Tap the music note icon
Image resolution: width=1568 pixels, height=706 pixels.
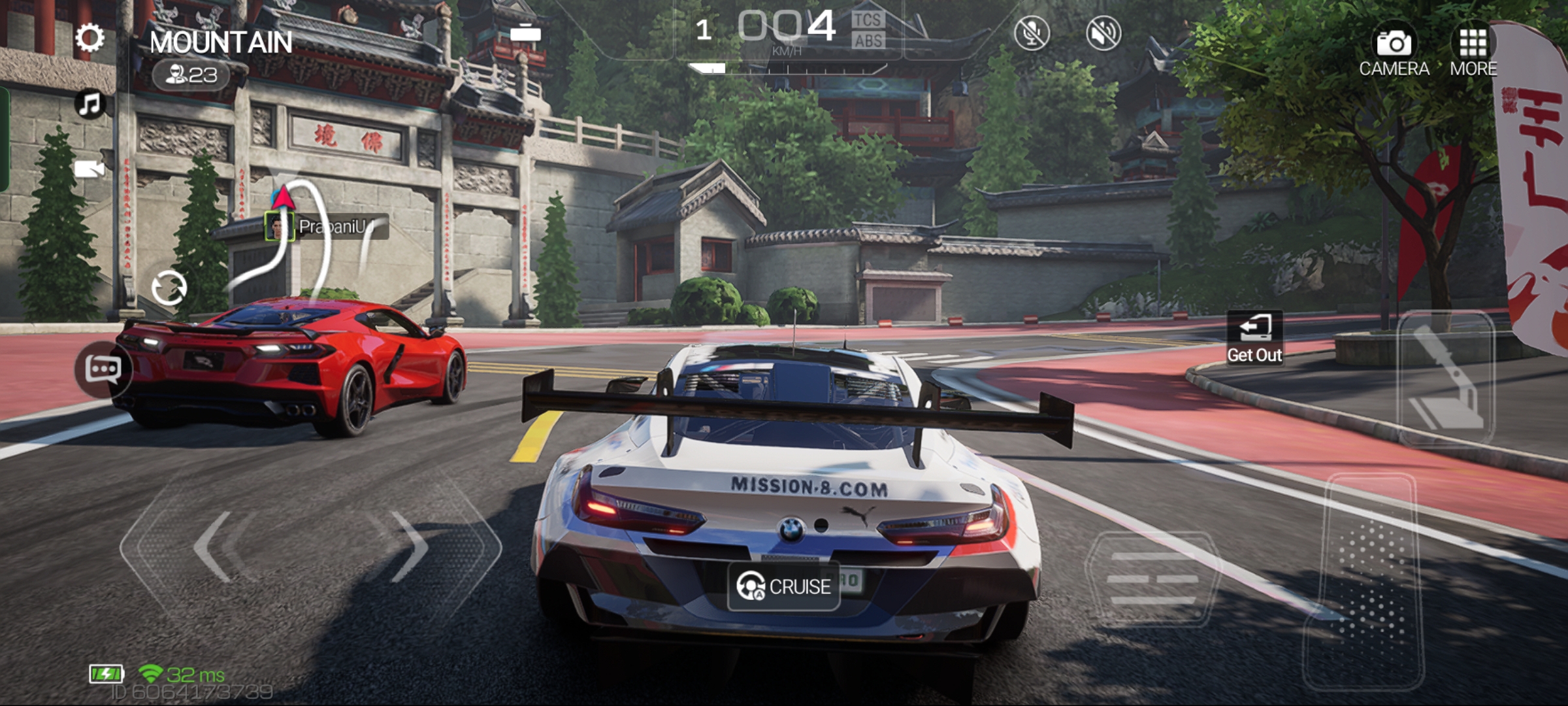tap(90, 104)
